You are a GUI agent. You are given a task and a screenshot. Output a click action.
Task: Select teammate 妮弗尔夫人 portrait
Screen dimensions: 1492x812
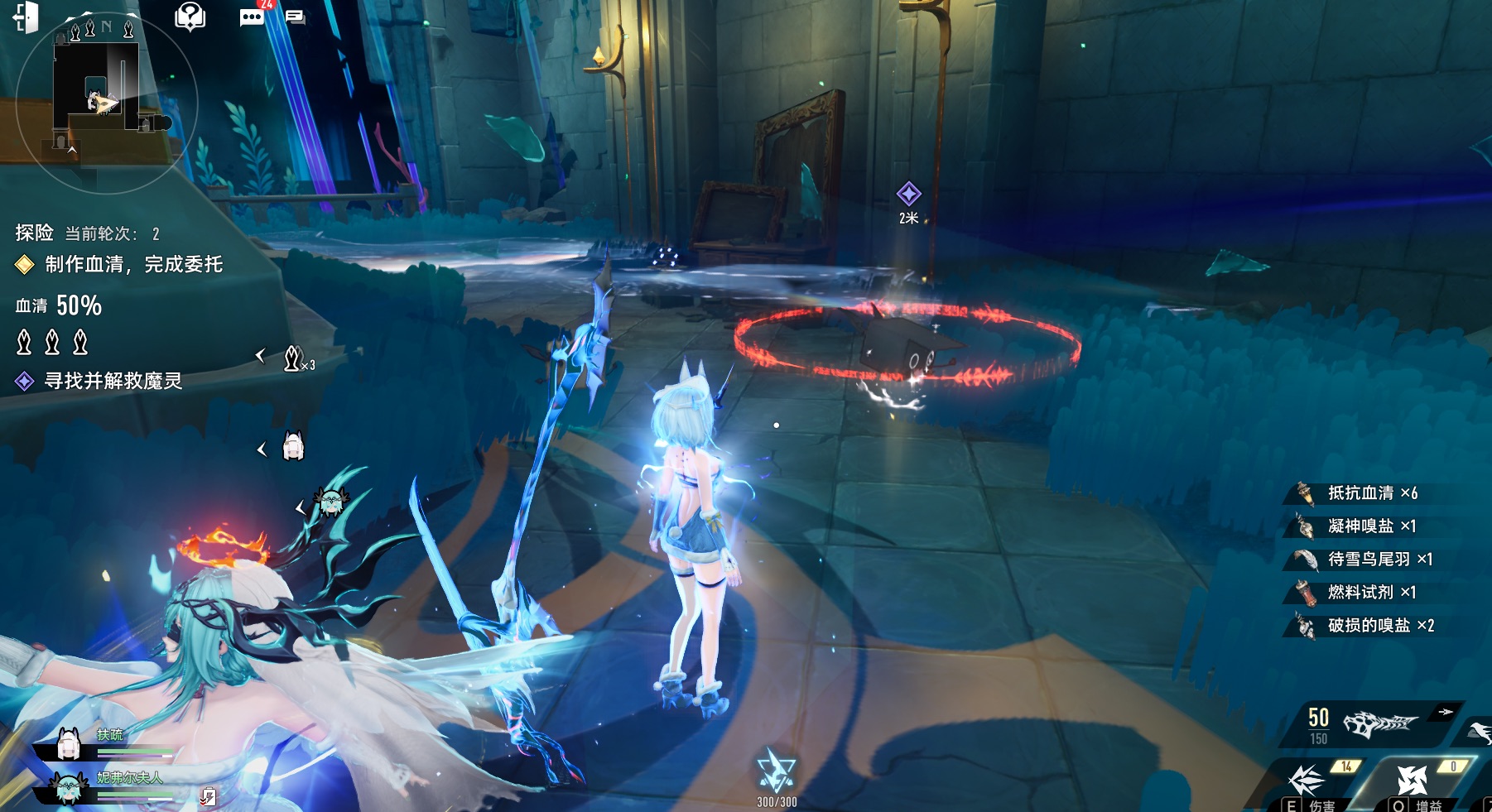[68, 787]
